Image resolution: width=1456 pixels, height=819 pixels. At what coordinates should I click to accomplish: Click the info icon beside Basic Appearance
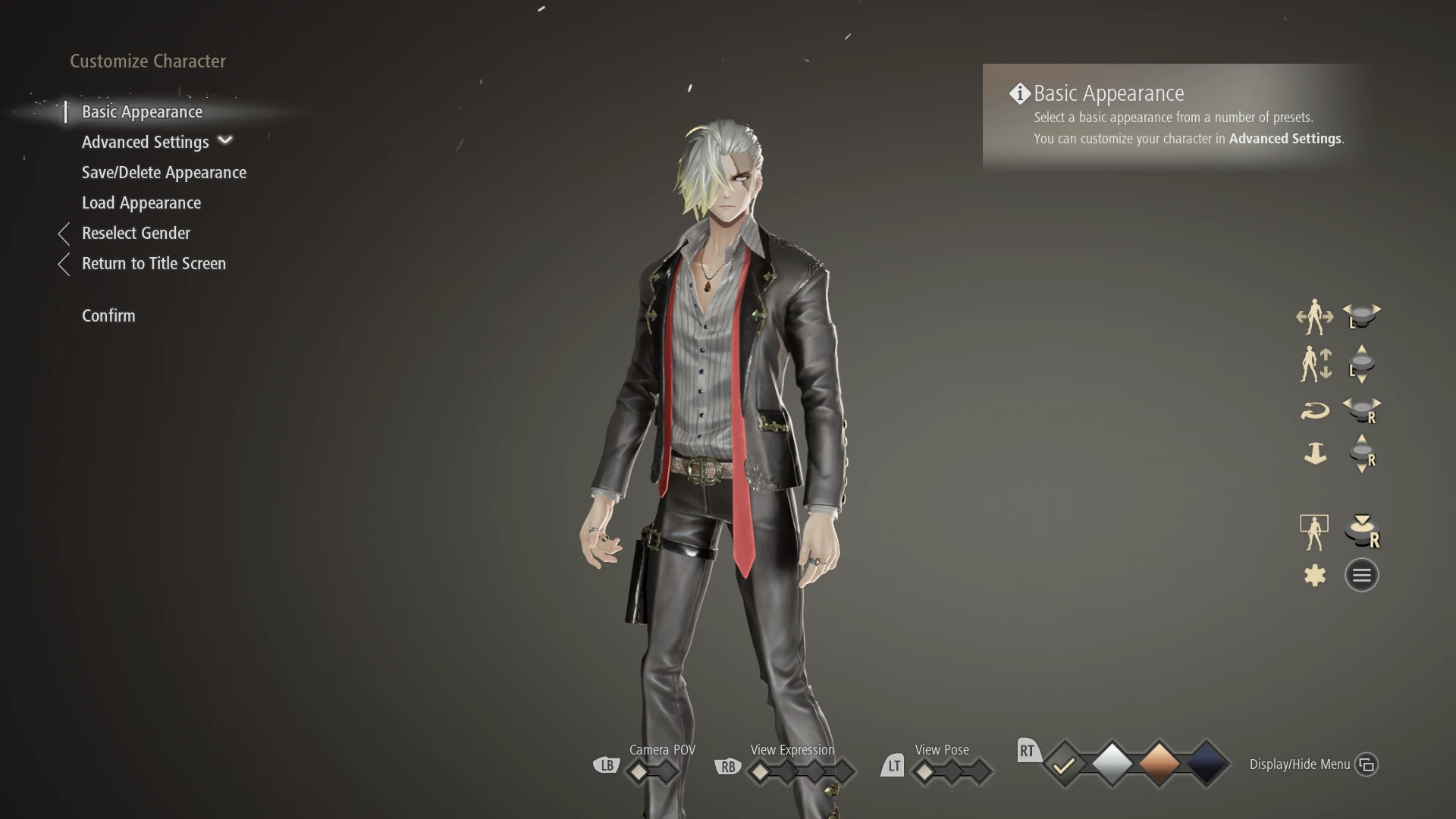[1019, 93]
